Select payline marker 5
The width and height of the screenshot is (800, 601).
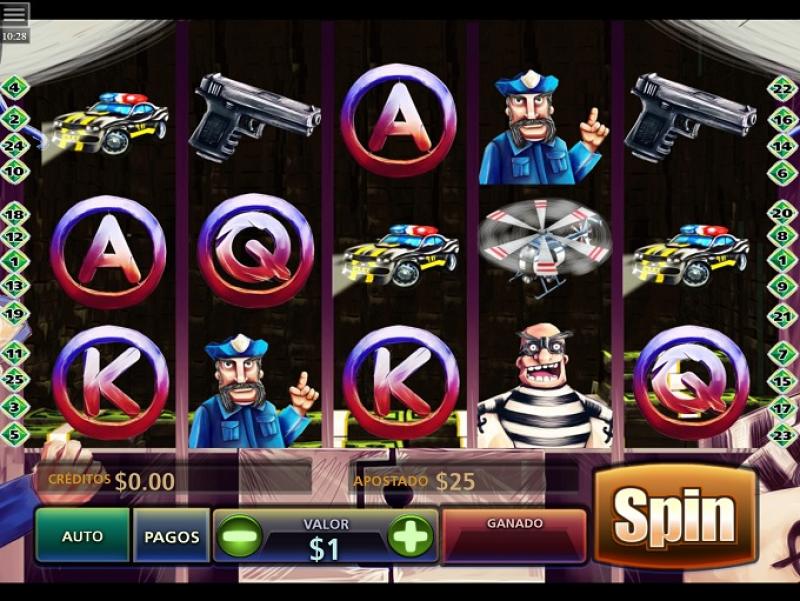pos(14,434)
